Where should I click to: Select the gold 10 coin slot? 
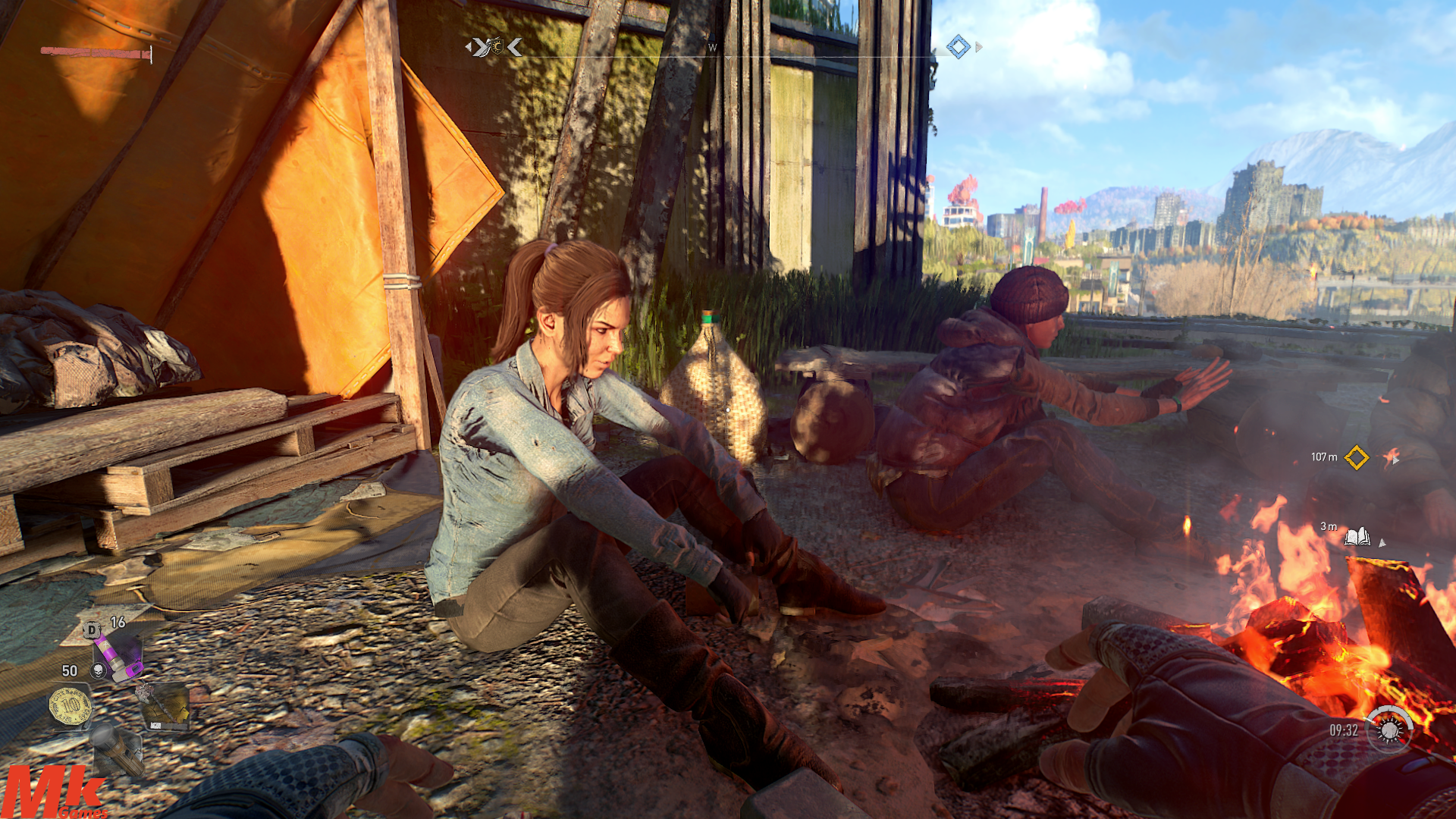(x=71, y=707)
